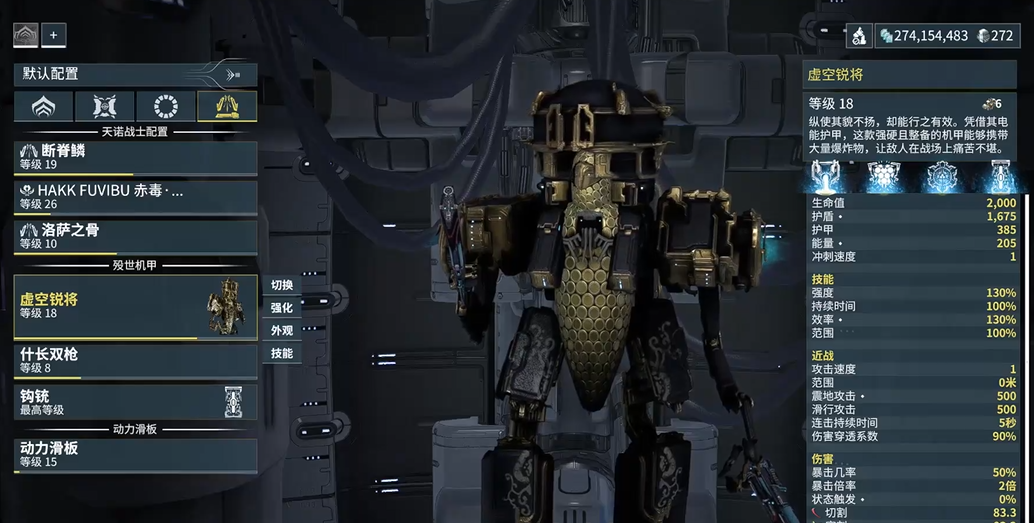Select the 钩铳 max level slot
This screenshot has width=1034, height=523.
[x=135, y=402]
